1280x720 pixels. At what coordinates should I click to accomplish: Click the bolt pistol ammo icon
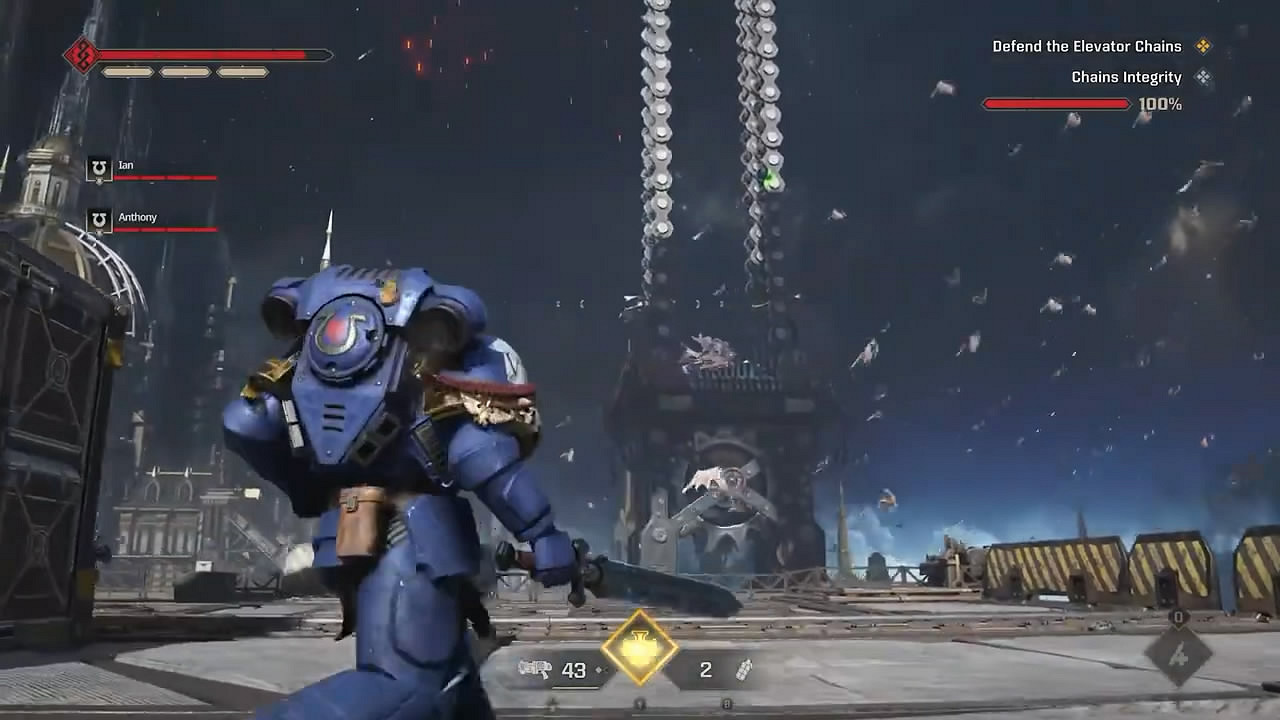[x=535, y=669]
